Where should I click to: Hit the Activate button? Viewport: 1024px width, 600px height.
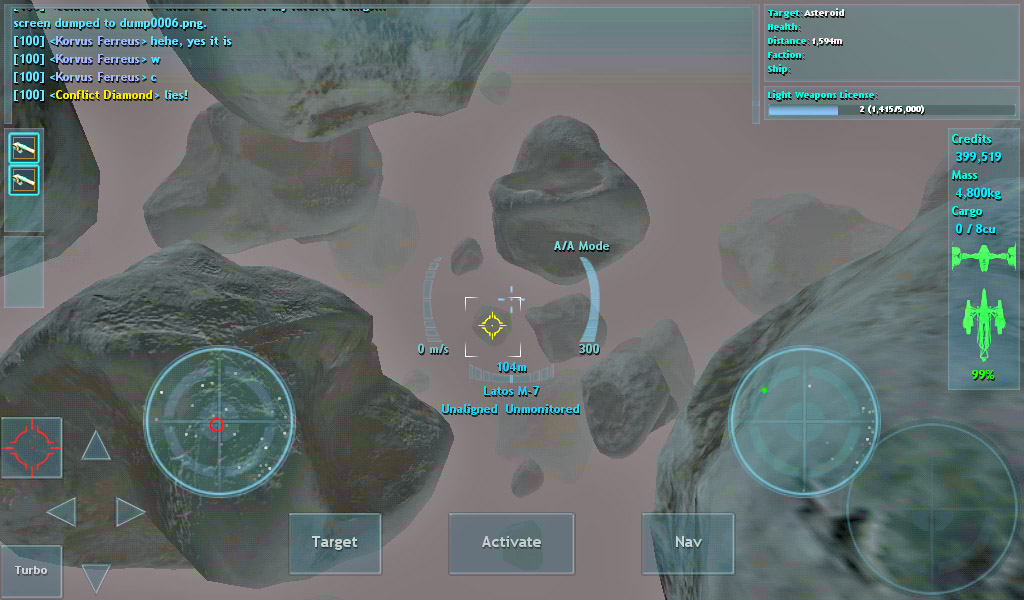(511, 543)
